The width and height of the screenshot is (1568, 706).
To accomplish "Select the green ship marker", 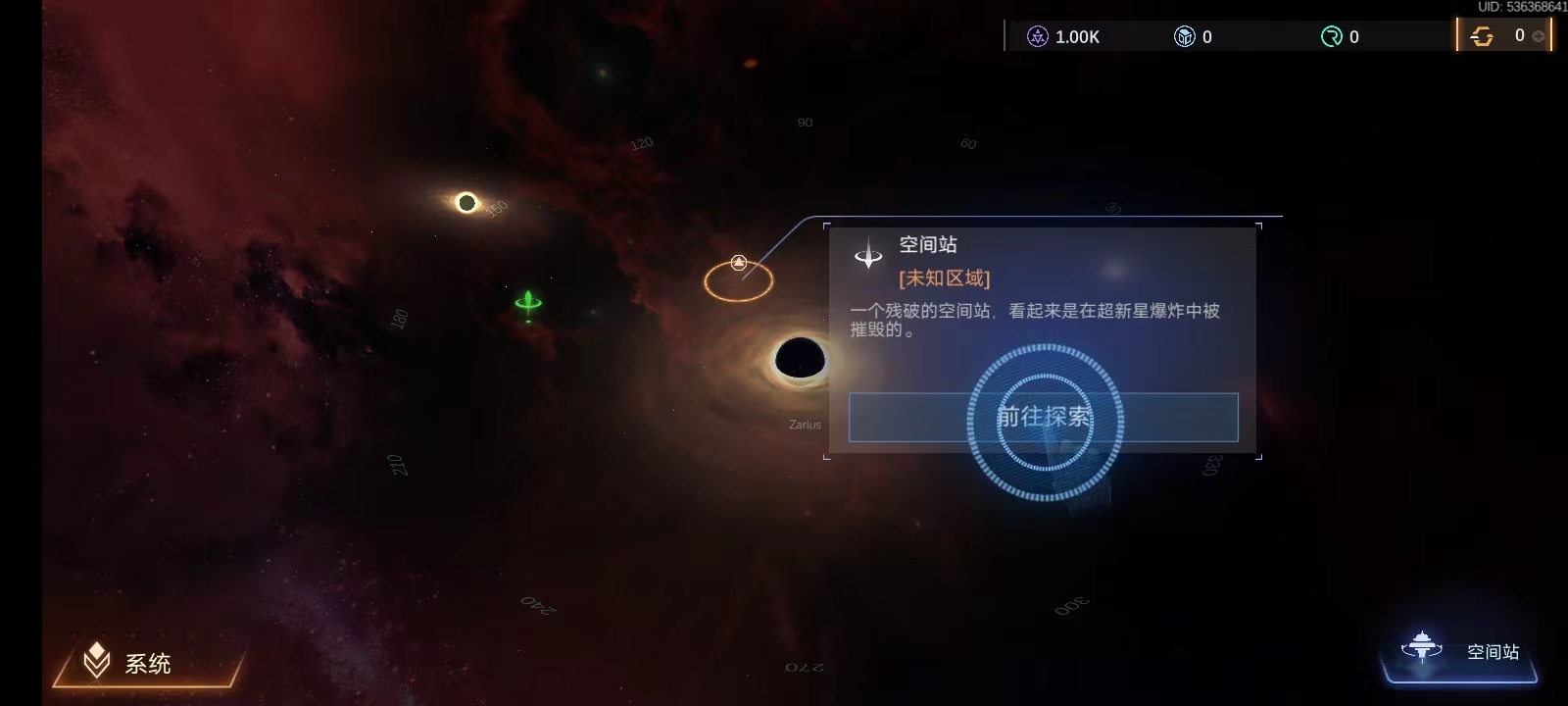I will 528,304.
